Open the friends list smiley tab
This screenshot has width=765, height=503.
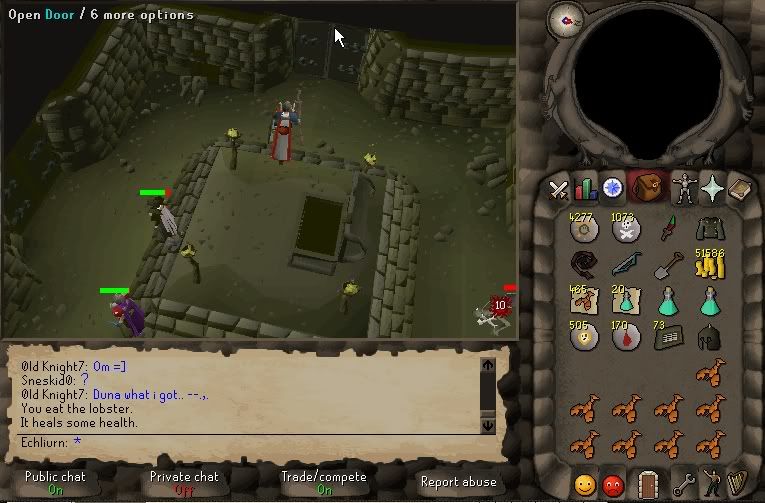click(x=585, y=485)
